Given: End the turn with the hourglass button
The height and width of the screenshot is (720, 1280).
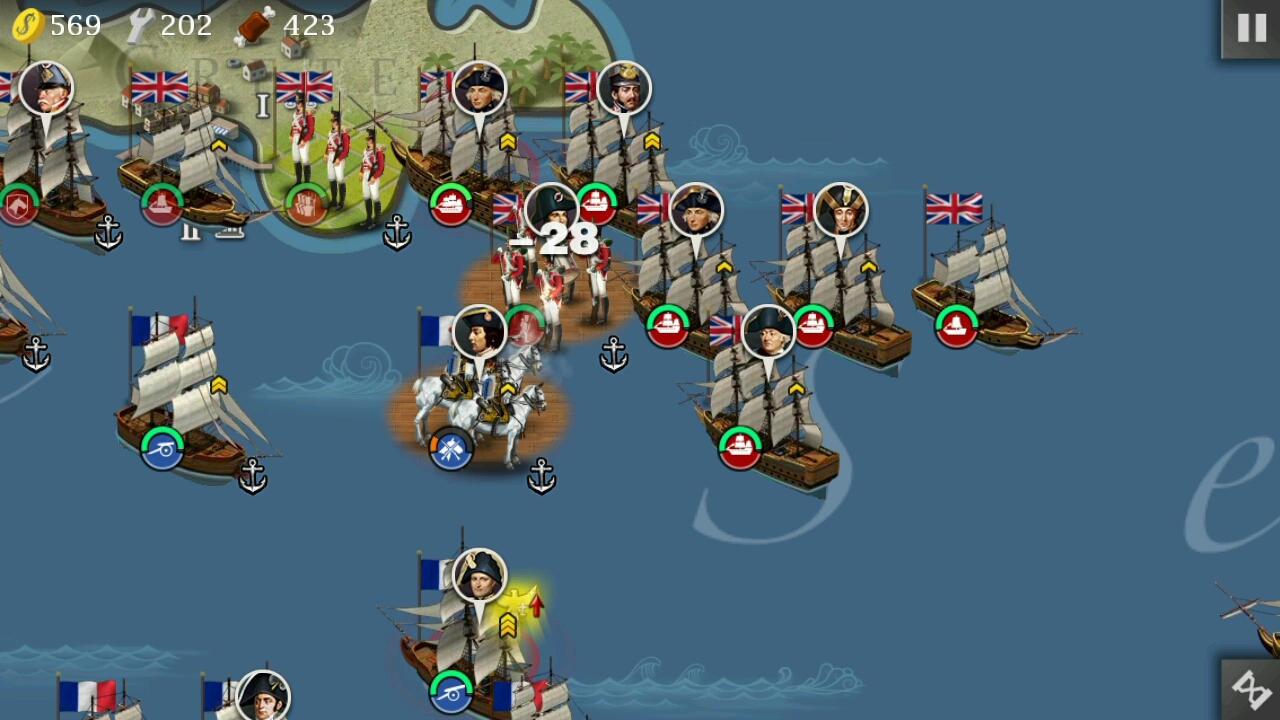Looking at the screenshot, I should click(1250, 689).
